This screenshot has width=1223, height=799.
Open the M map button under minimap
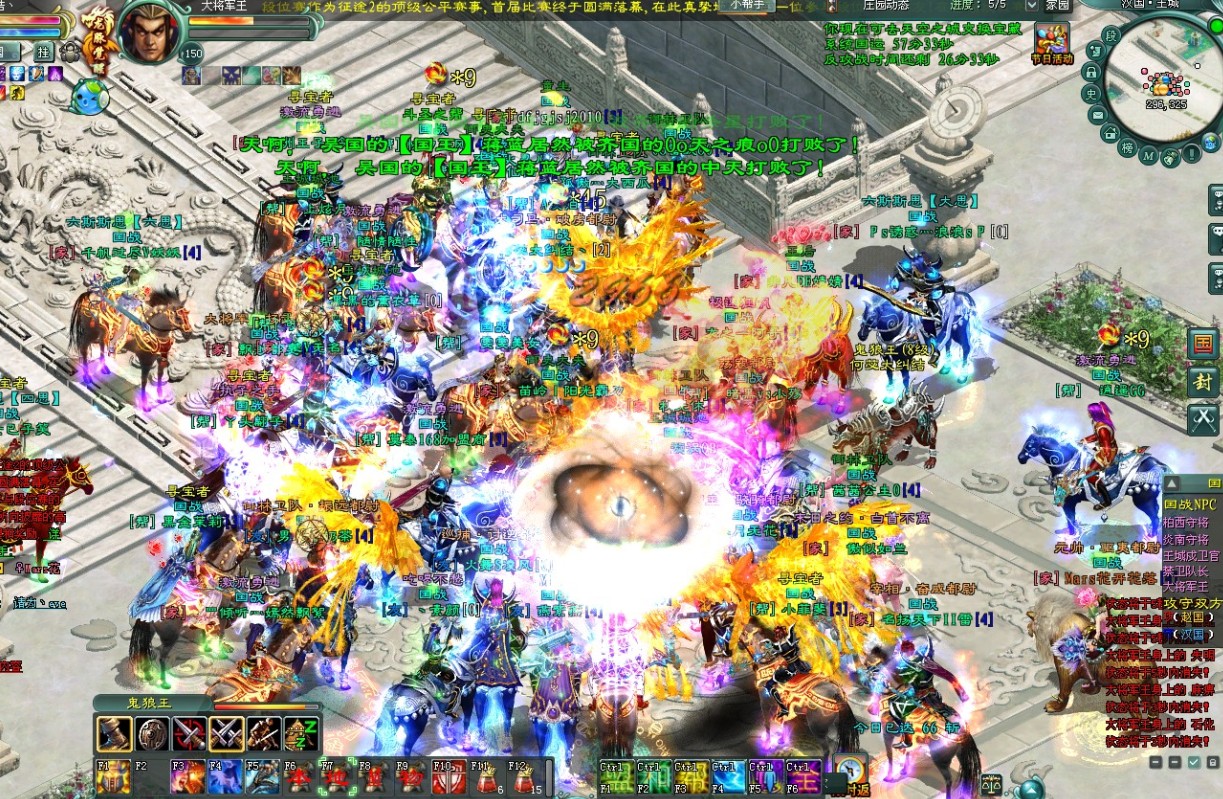1149,157
